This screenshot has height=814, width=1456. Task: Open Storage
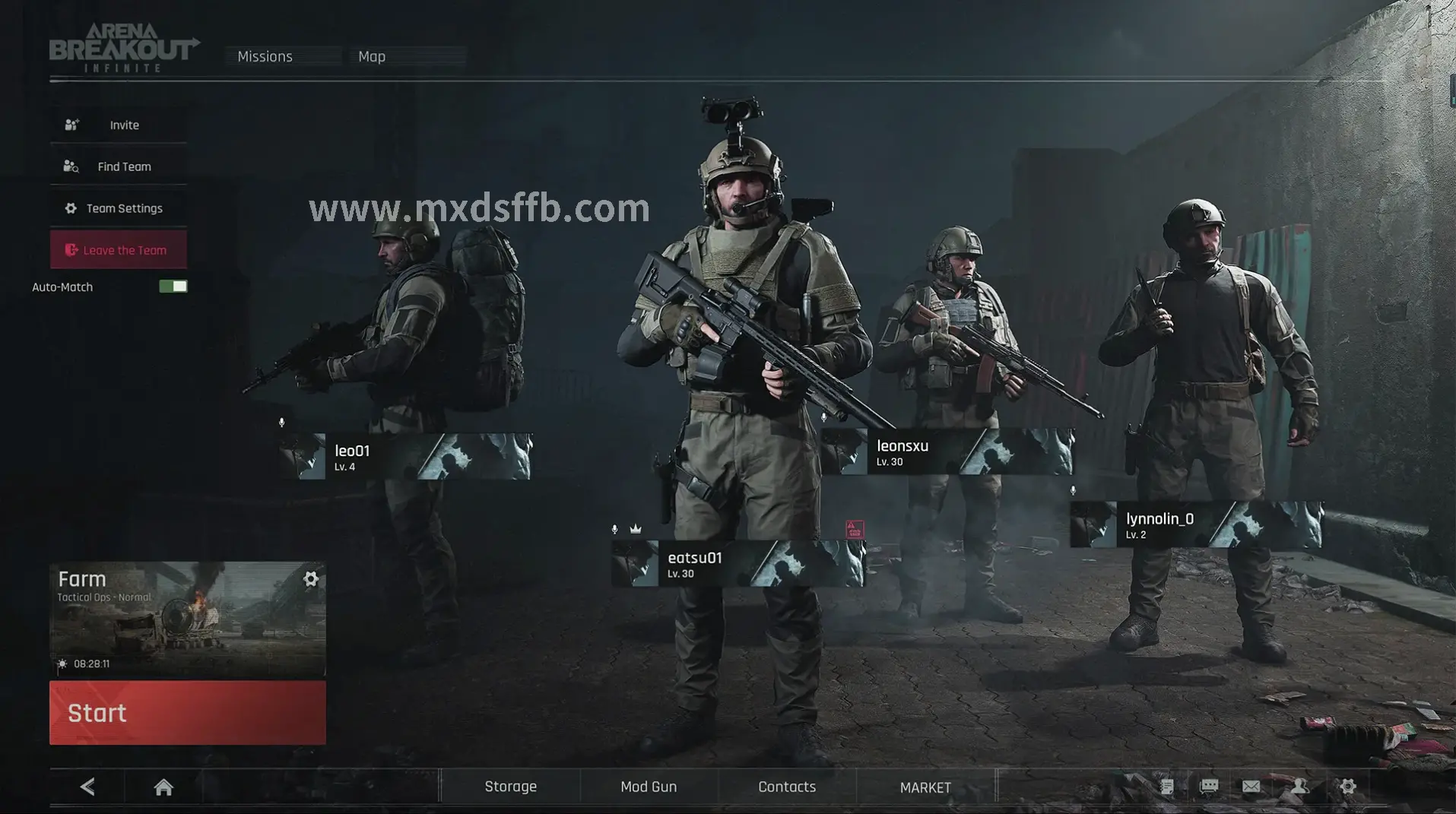pos(510,787)
